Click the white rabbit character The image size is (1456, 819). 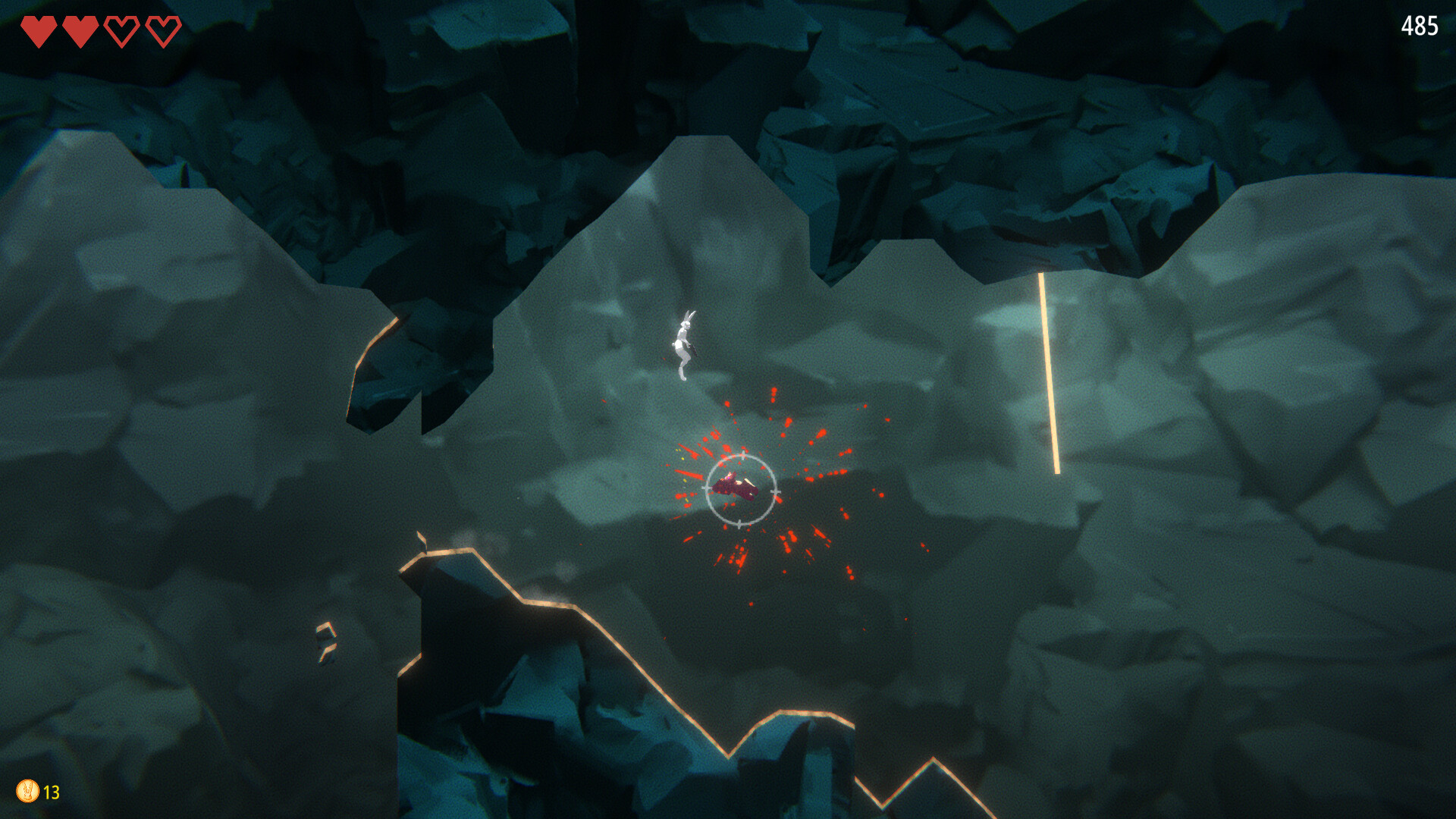(x=683, y=341)
